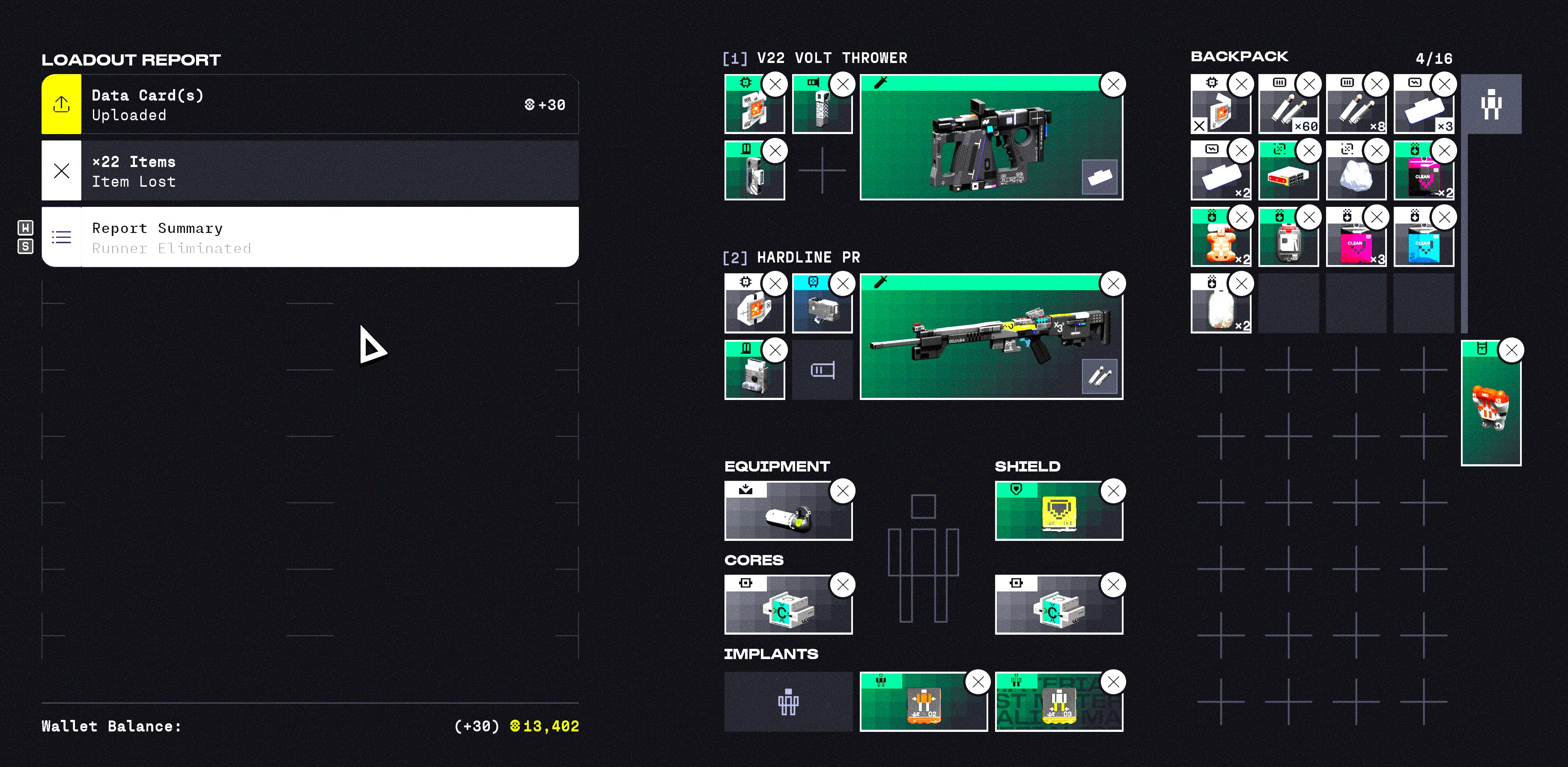Select the Report Summary row
This screenshot has width=1568, height=767.
(309, 237)
